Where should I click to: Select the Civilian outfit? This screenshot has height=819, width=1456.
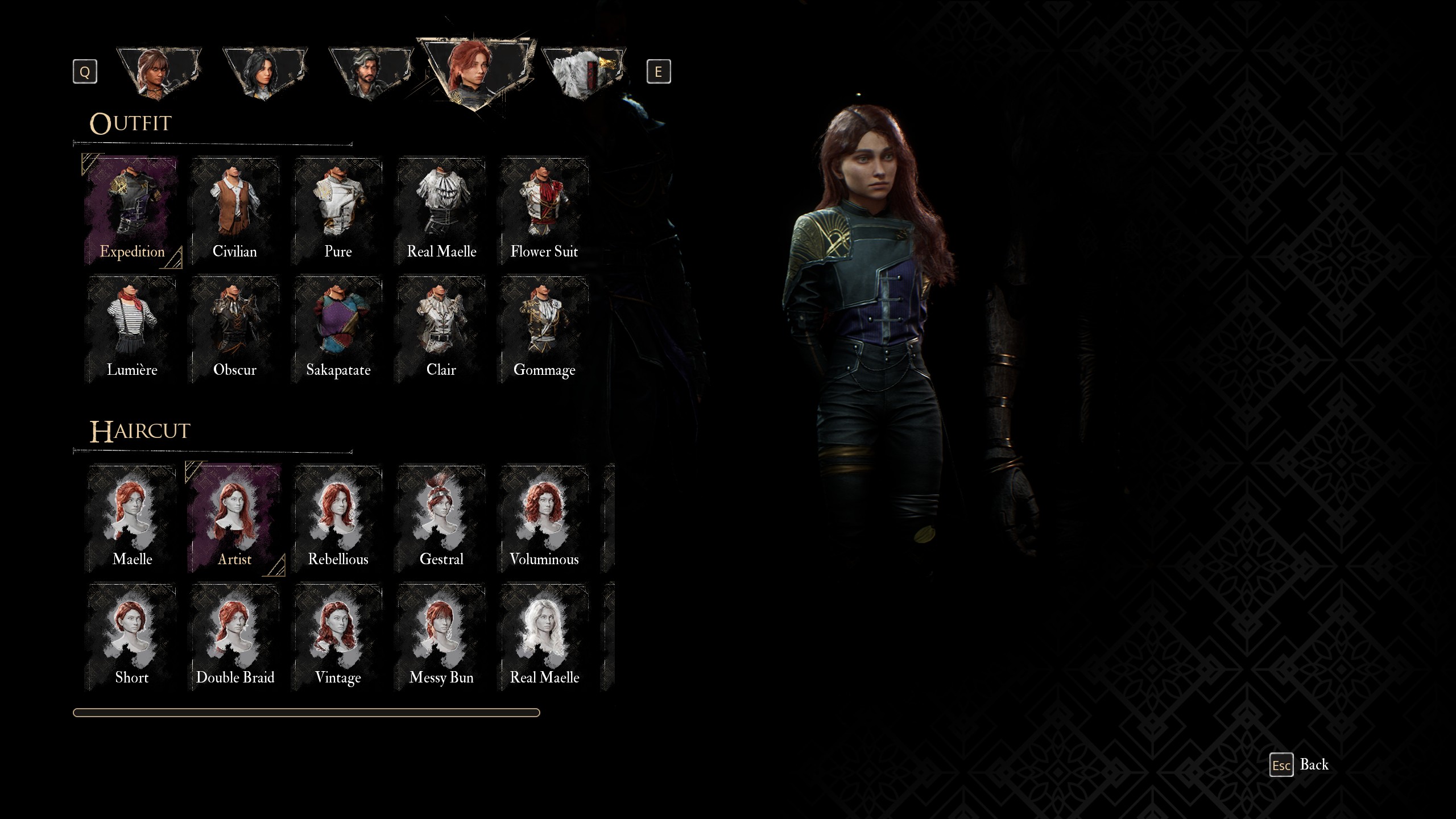[235, 212]
